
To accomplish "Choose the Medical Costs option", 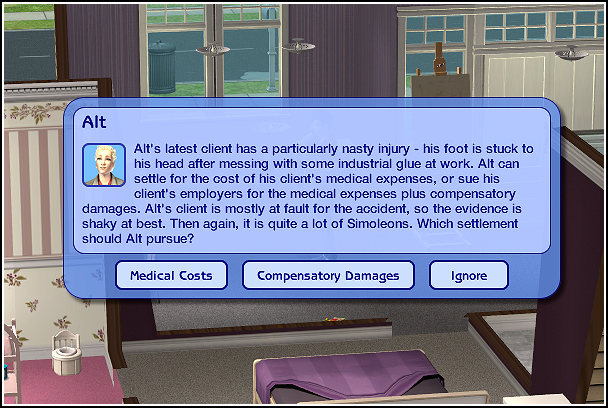I will [171, 275].
